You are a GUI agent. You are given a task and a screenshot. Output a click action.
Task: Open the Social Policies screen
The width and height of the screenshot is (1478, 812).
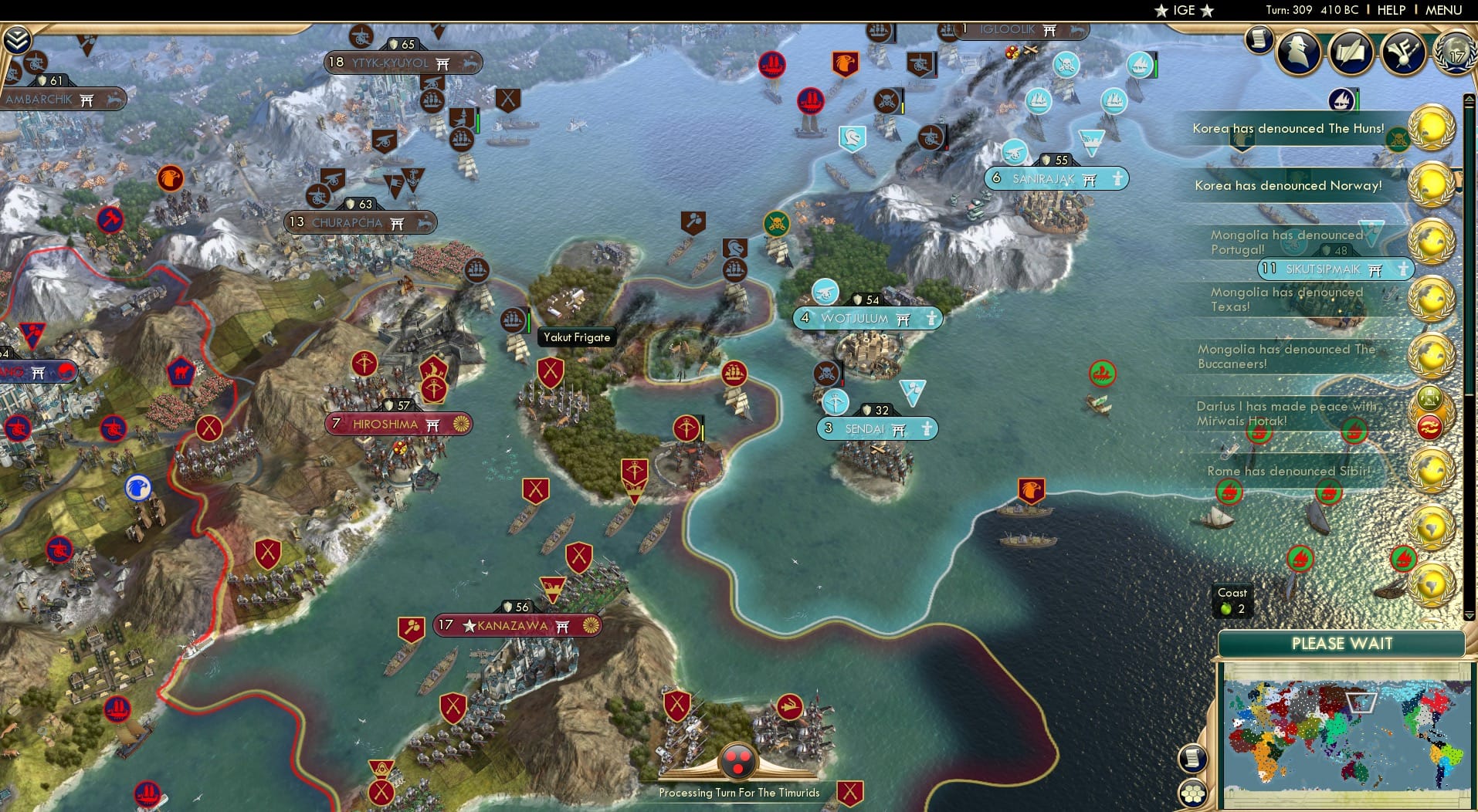[x=1351, y=52]
